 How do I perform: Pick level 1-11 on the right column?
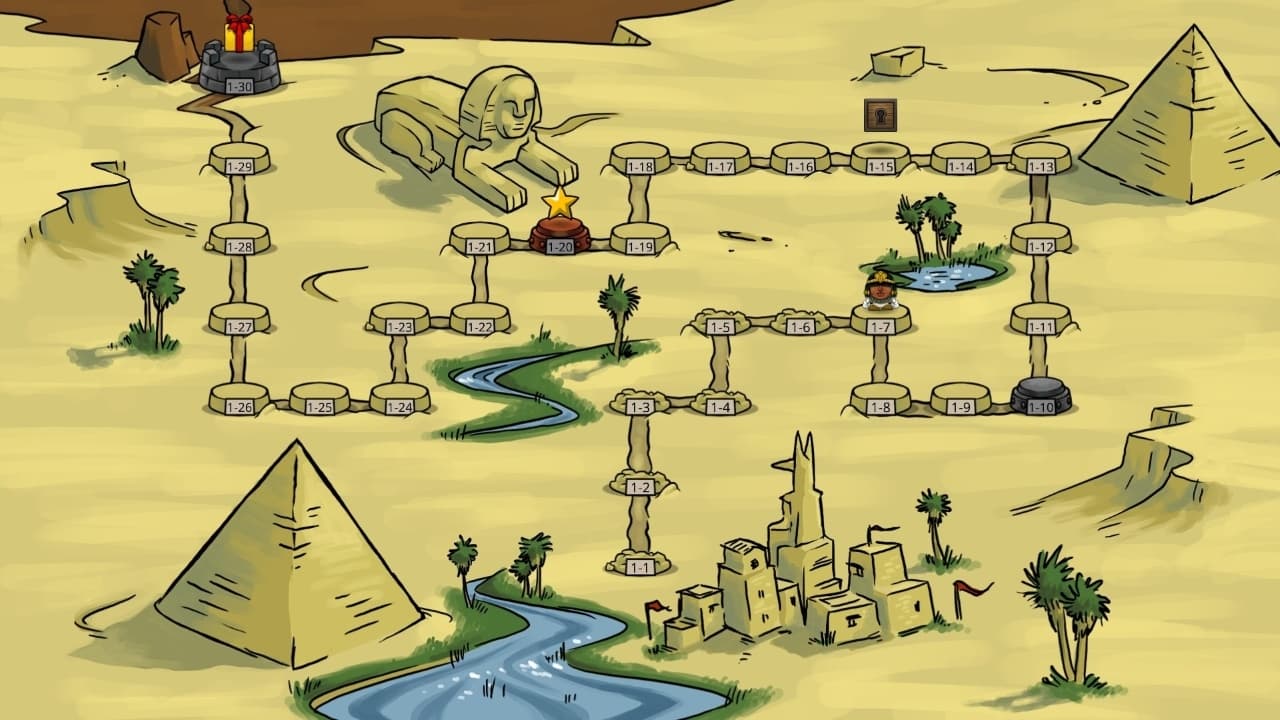1040,324
